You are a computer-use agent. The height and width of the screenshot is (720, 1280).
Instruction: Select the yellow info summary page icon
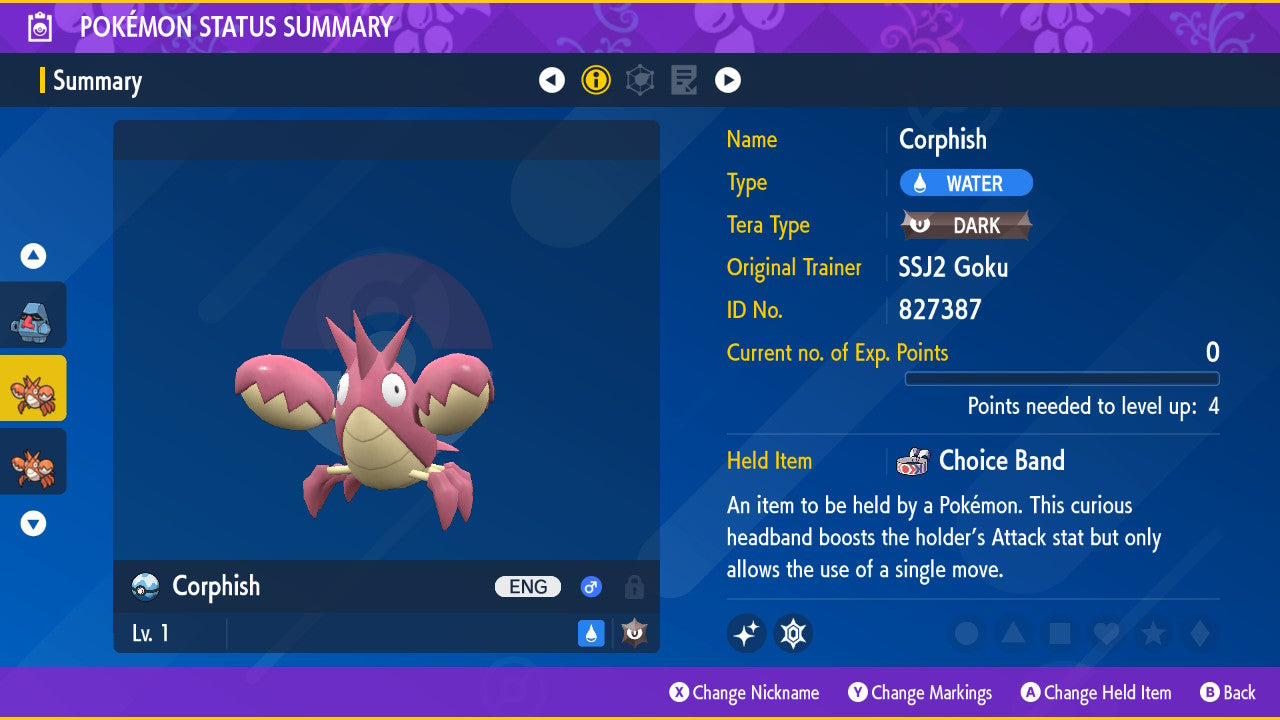coord(596,80)
